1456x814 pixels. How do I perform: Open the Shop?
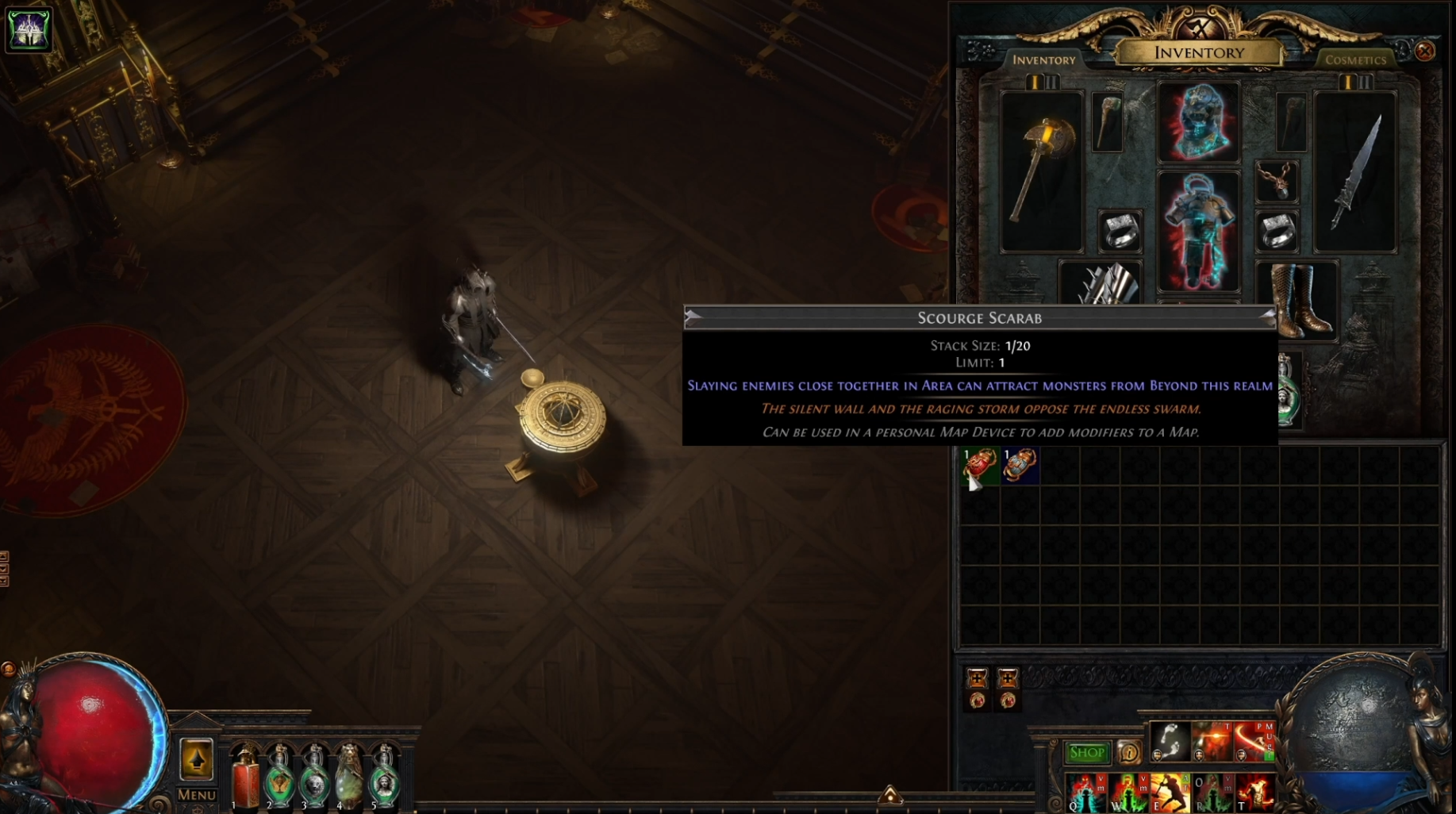coord(1086,752)
